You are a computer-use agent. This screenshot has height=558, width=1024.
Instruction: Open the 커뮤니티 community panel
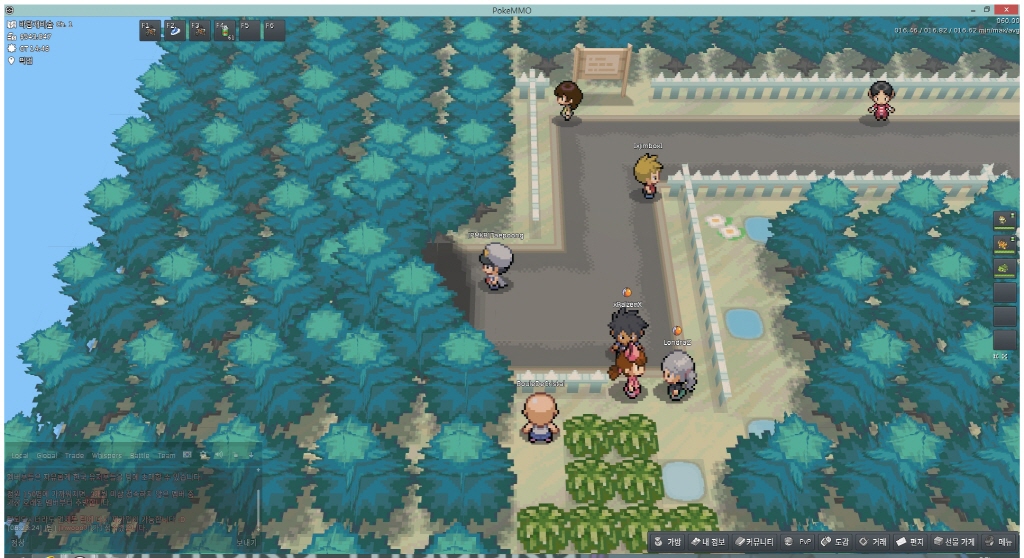(755, 542)
